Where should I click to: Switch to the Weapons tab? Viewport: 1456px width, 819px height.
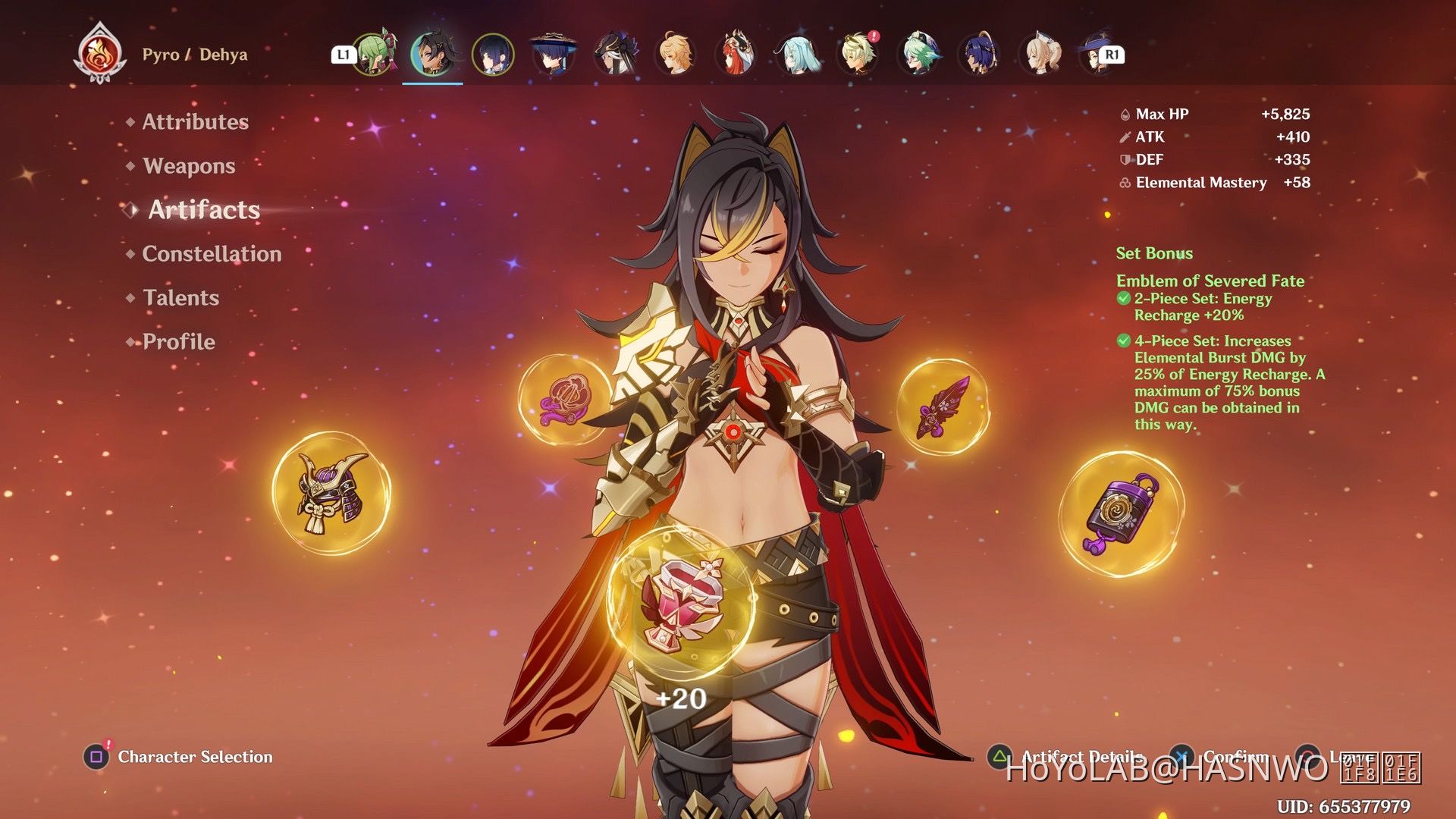[187, 165]
